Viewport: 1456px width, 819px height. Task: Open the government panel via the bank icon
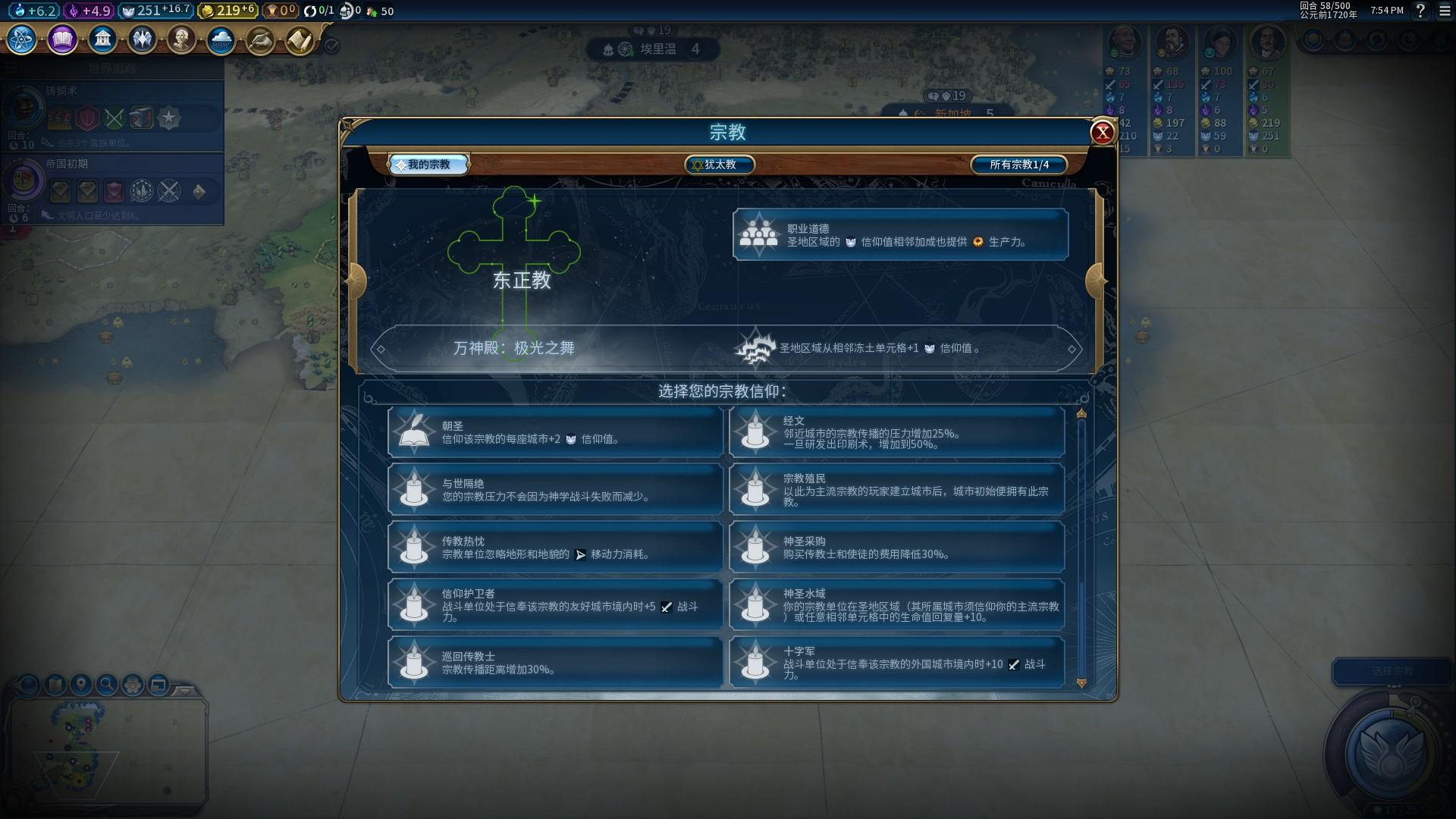click(102, 38)
